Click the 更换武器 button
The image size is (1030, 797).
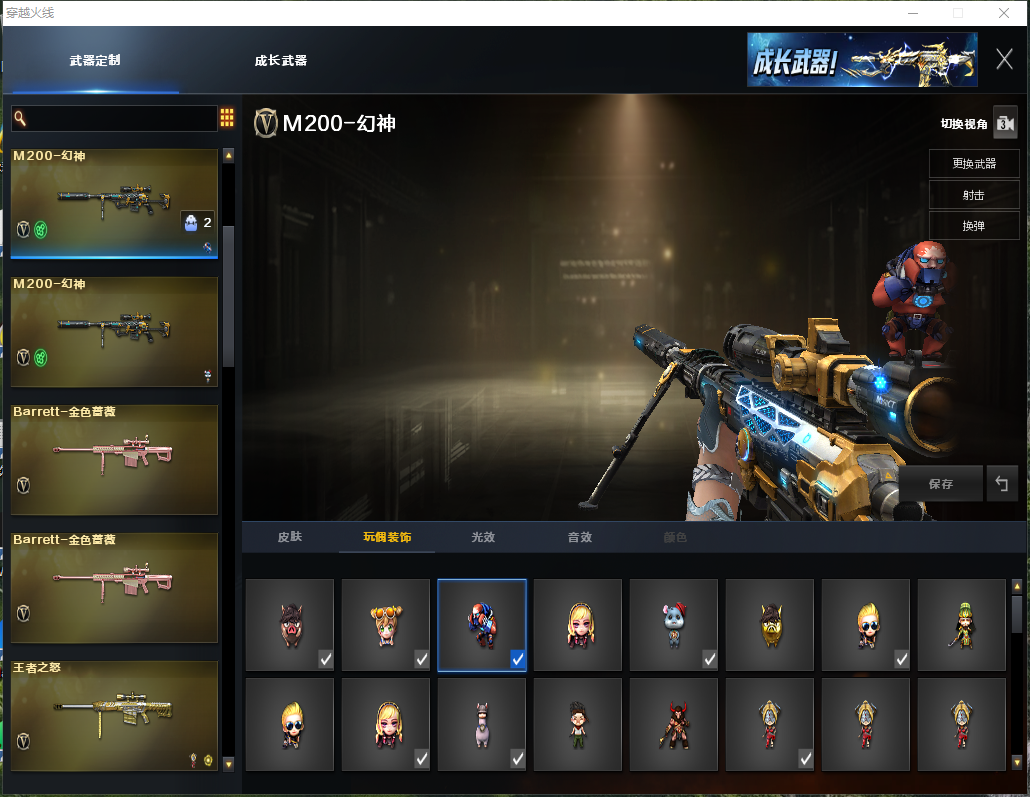pos(973,163)
